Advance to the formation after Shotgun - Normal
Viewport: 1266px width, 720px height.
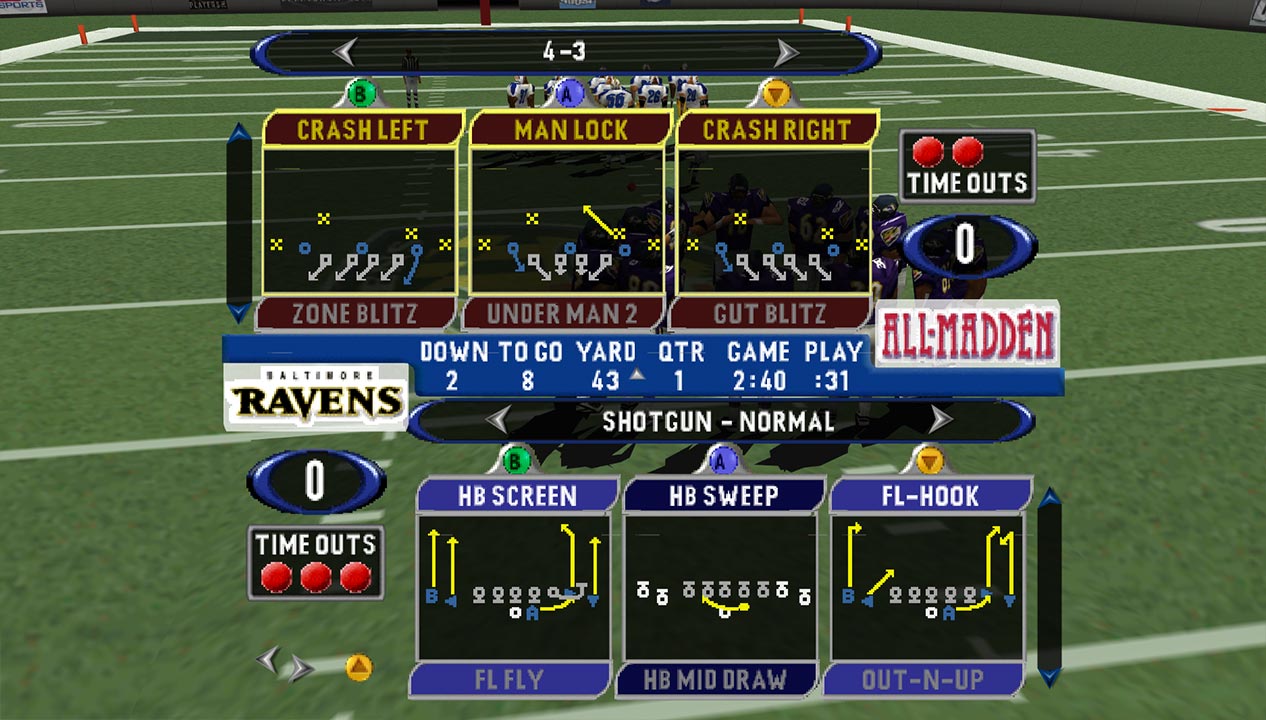tap(940, 420)
